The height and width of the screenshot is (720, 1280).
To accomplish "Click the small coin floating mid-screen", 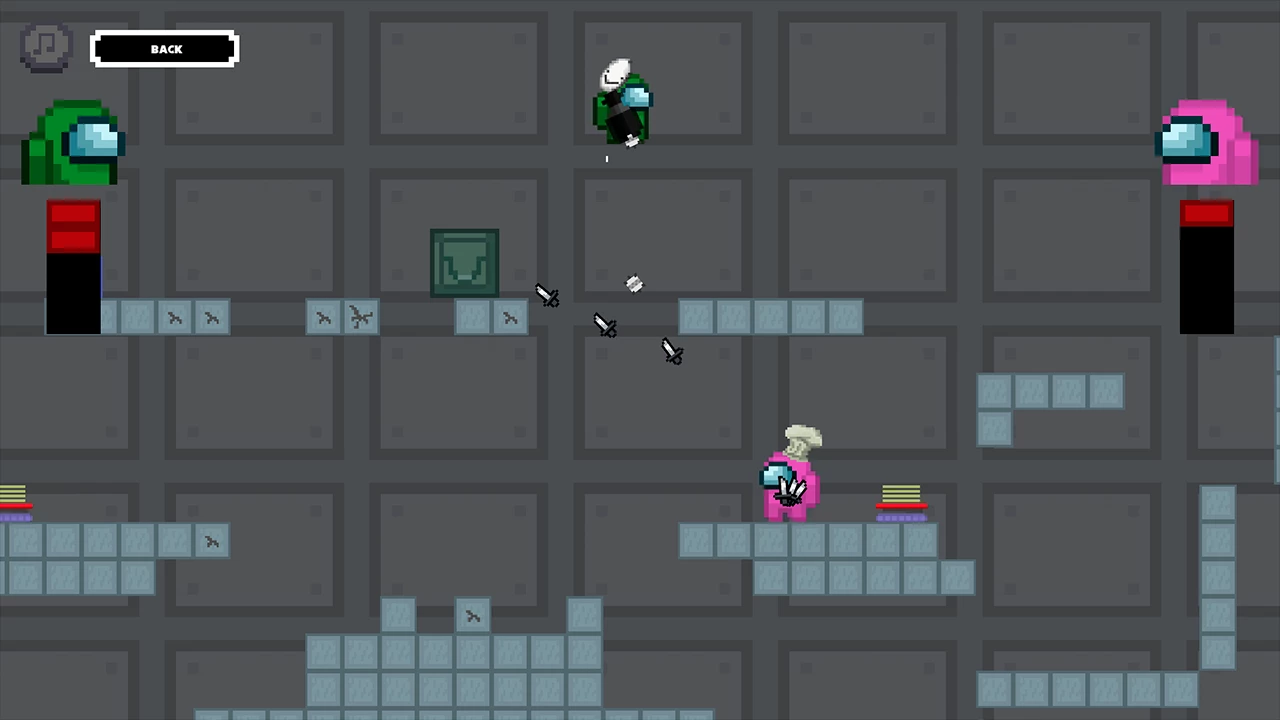I will pos(634,285).
